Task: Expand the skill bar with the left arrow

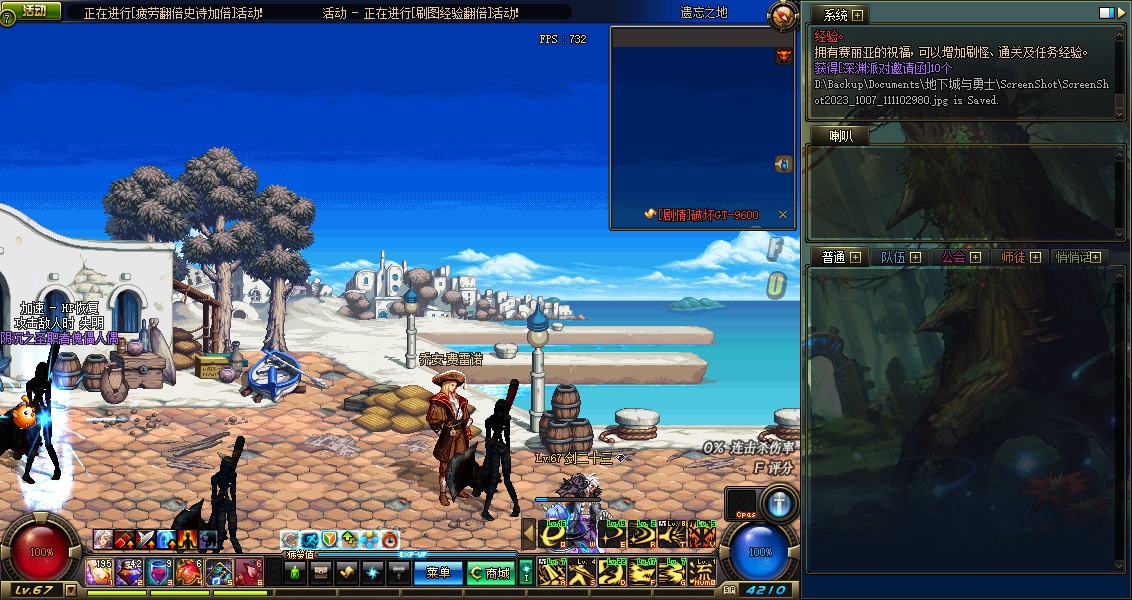Action: [529, 534]
